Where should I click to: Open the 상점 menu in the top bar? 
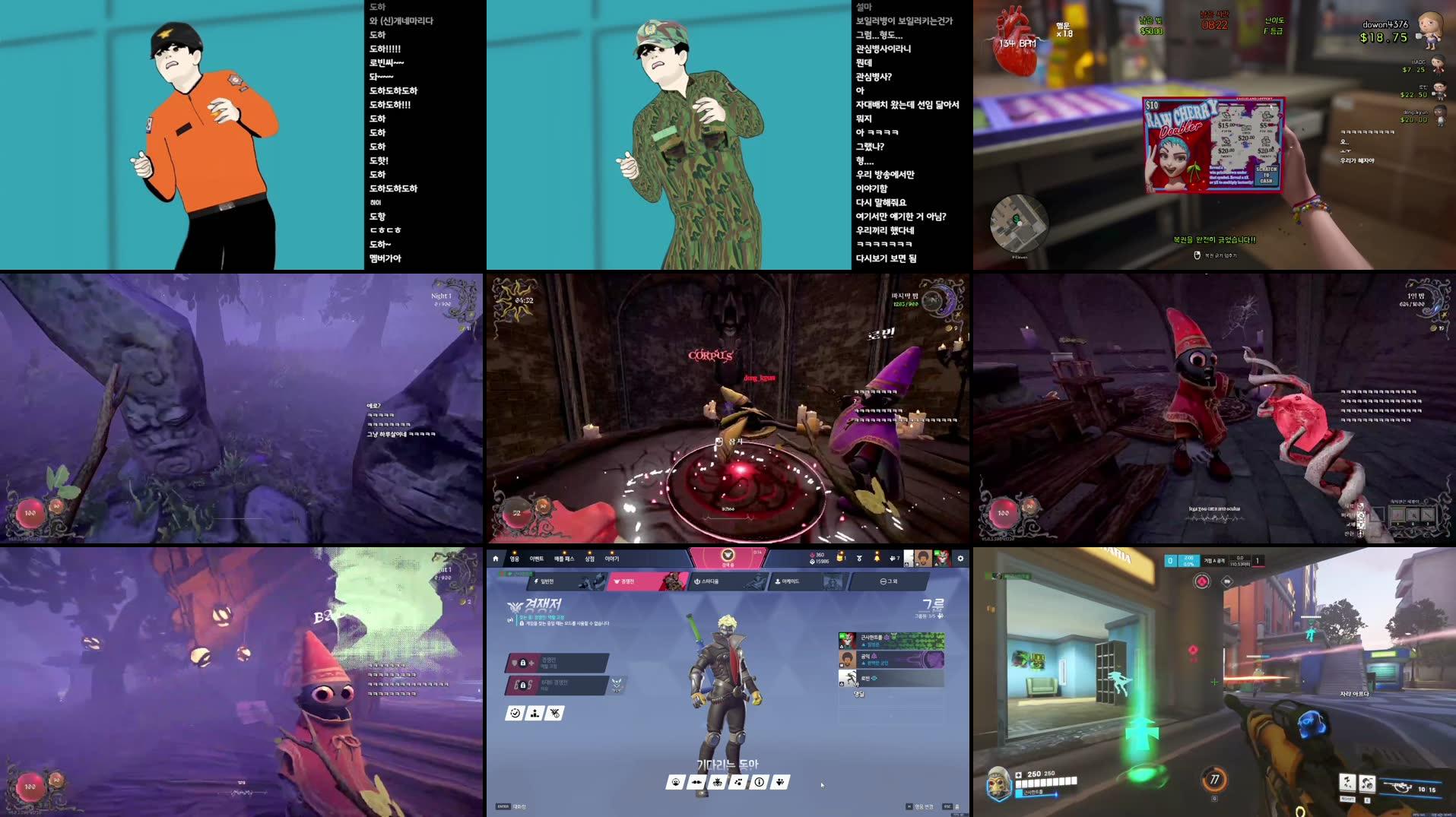coord(590,558)
